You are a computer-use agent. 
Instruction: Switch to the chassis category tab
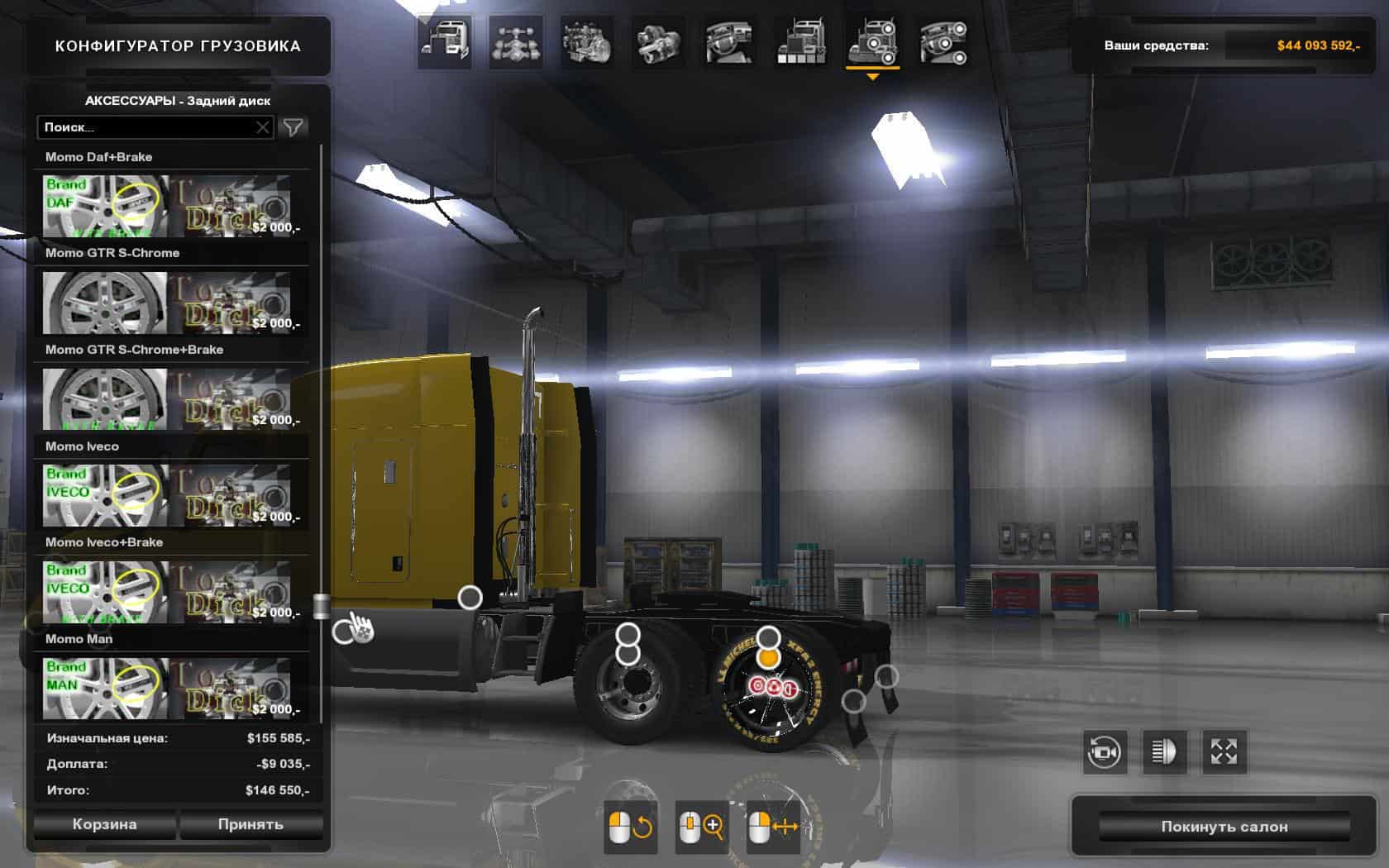pos(516,41)
